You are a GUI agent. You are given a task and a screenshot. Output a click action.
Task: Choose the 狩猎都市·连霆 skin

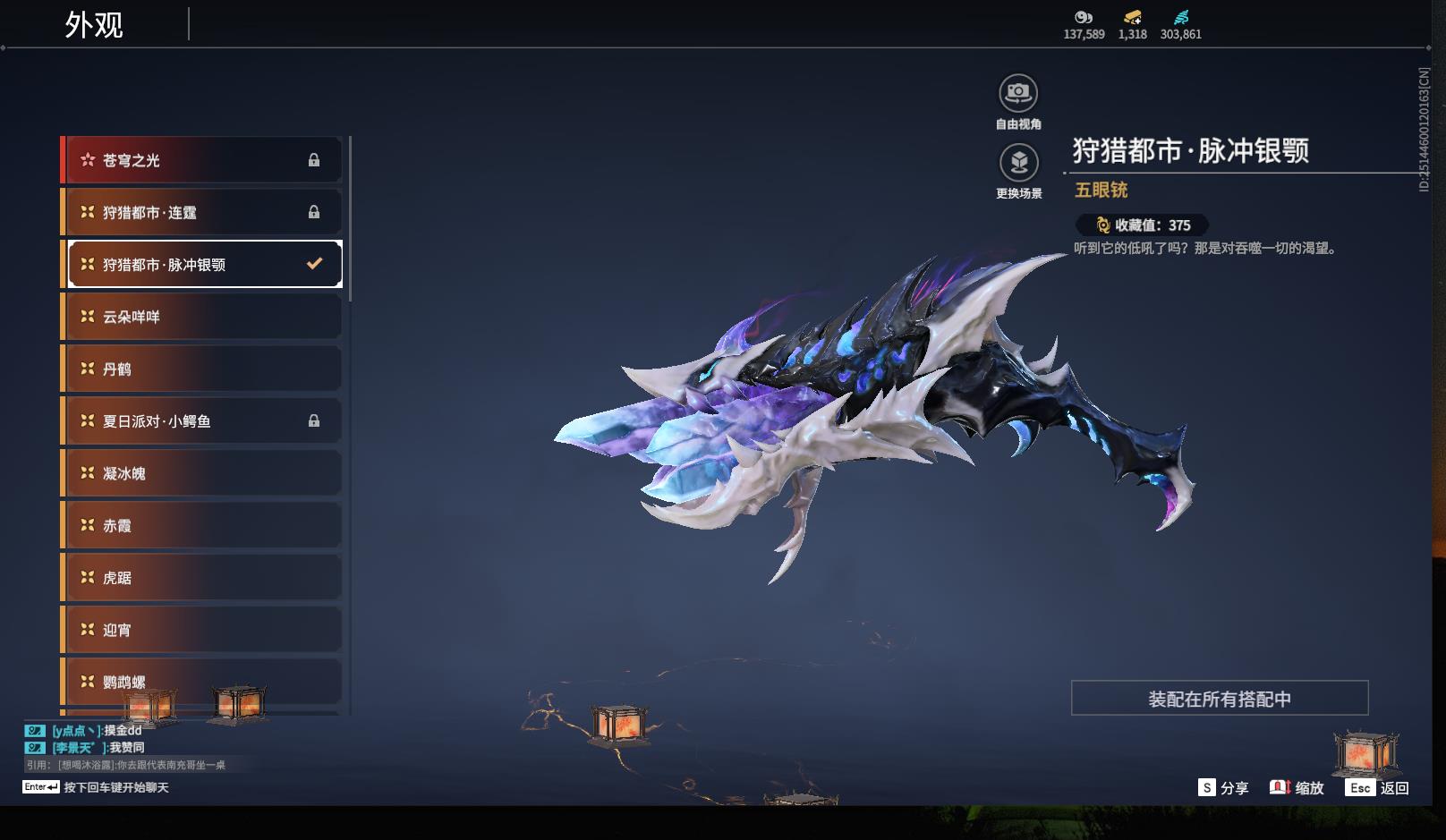[203, 212]
